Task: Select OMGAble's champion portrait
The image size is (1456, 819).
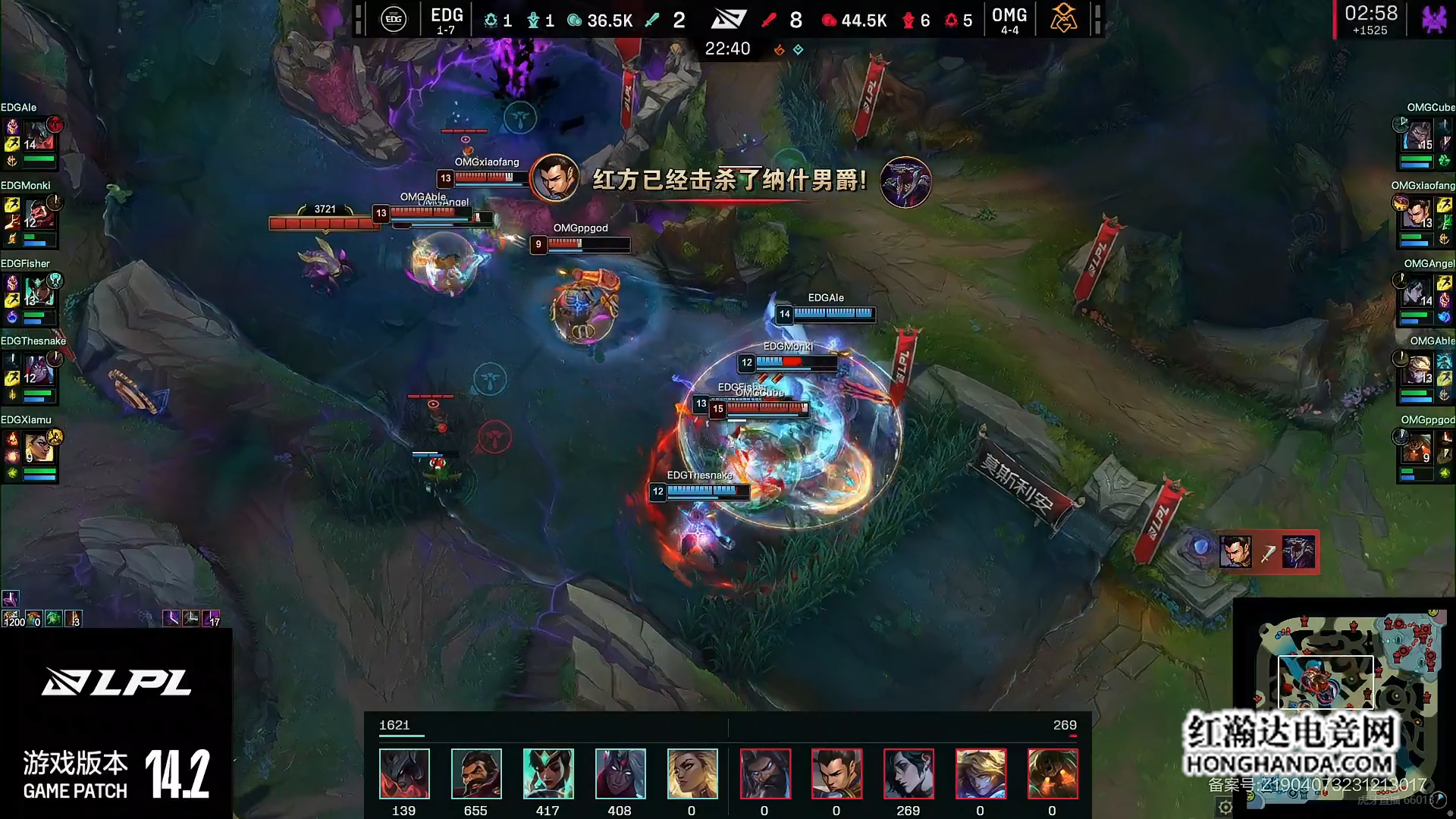Action: click(x=1415, y=370)
